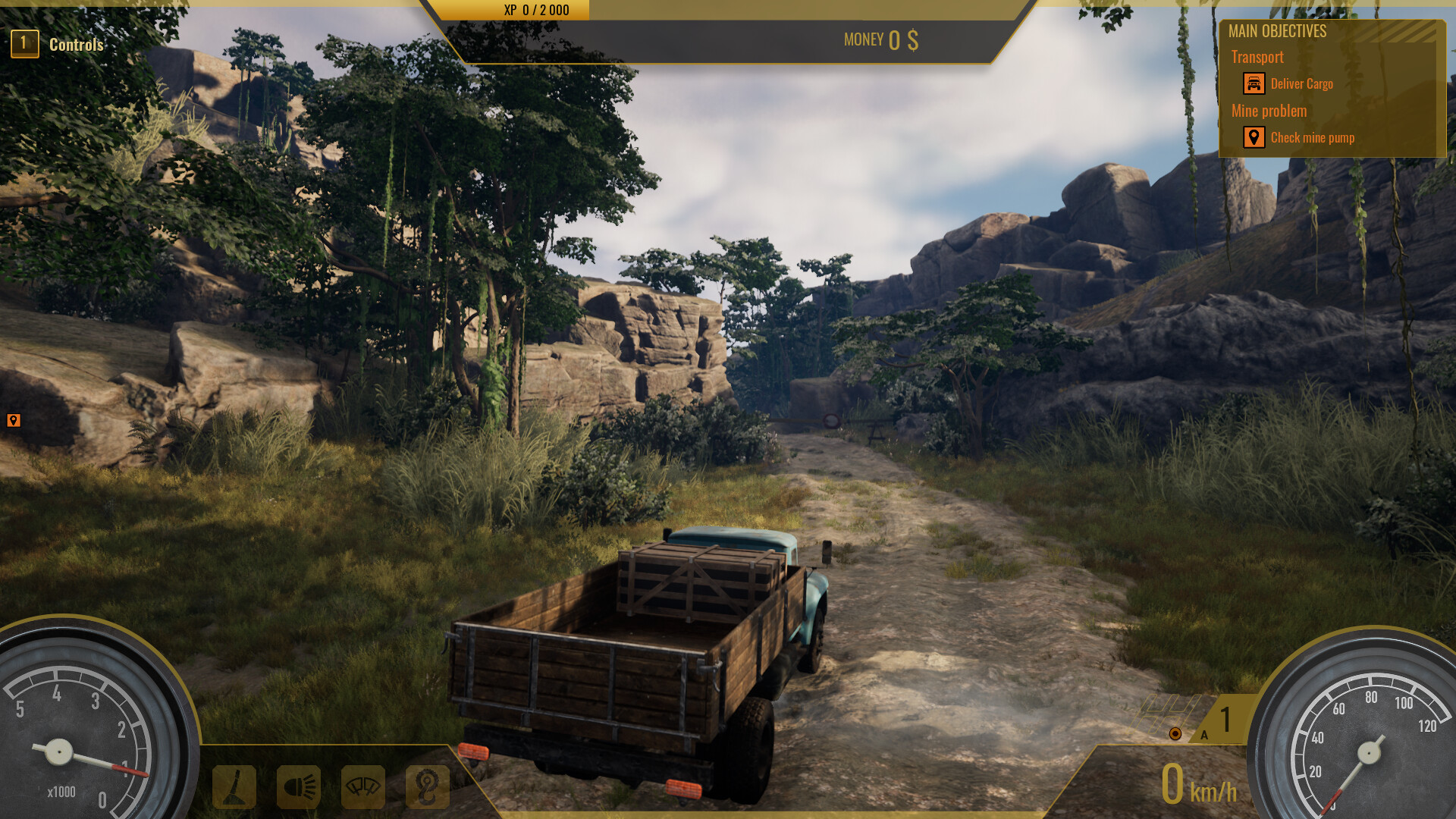Expand the Transport objective entry

click(1257, 57)
